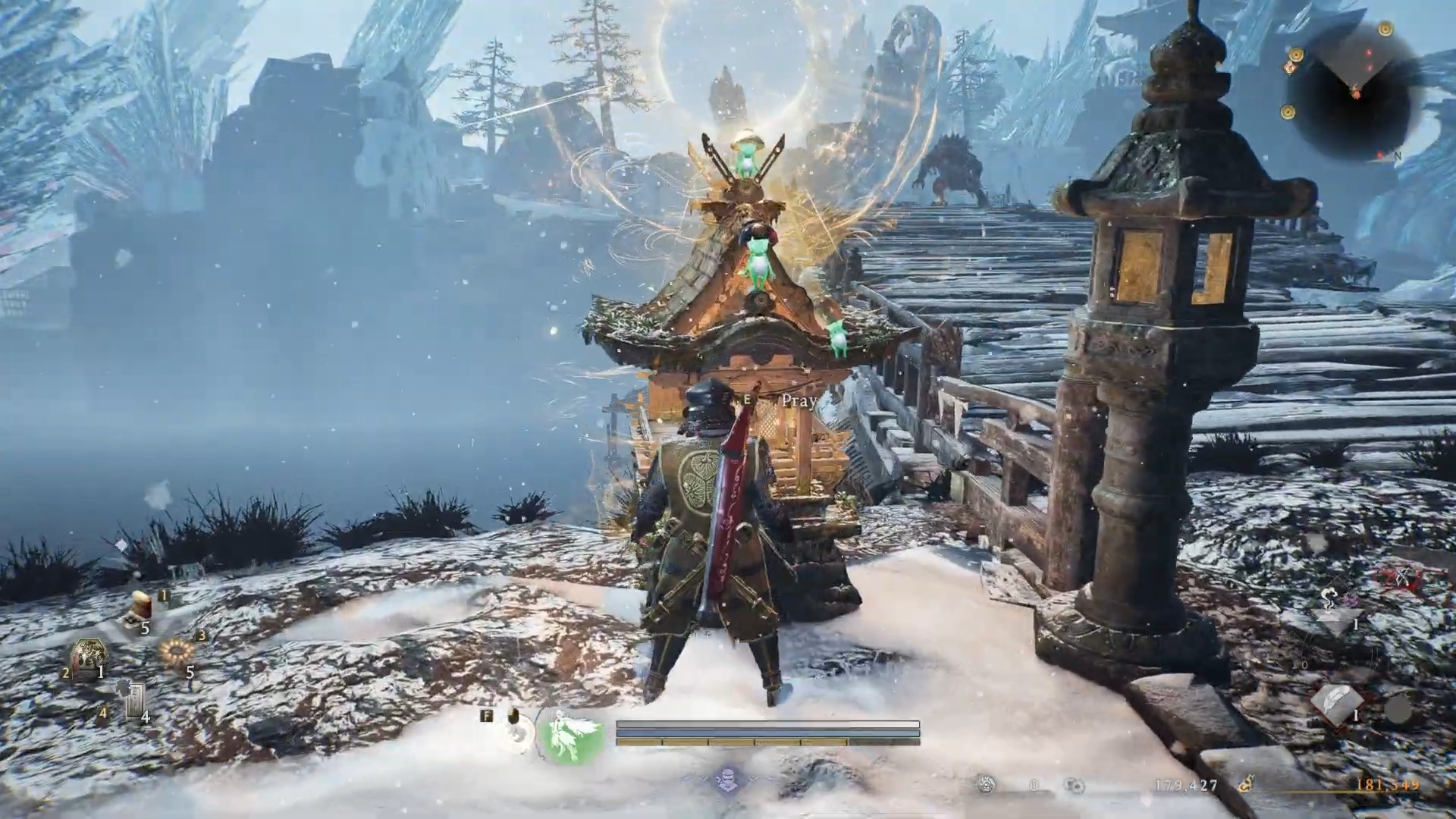Open the circular minimap
Screen dimensions: 1456x819
[x=1354, y=94]
